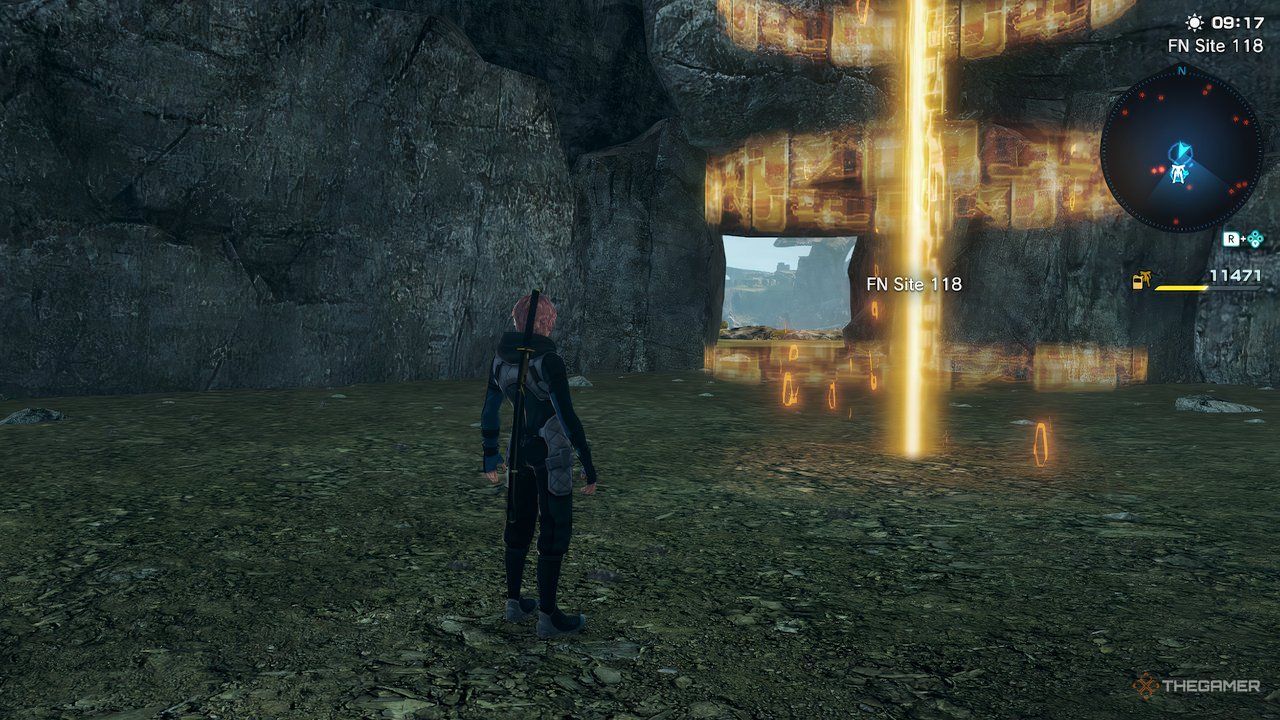The width and height of the screenshot is (1280, 720).
Task: Click the TheGamer watermark logo
Action: pyautogui.click(x=1196, y=686)
